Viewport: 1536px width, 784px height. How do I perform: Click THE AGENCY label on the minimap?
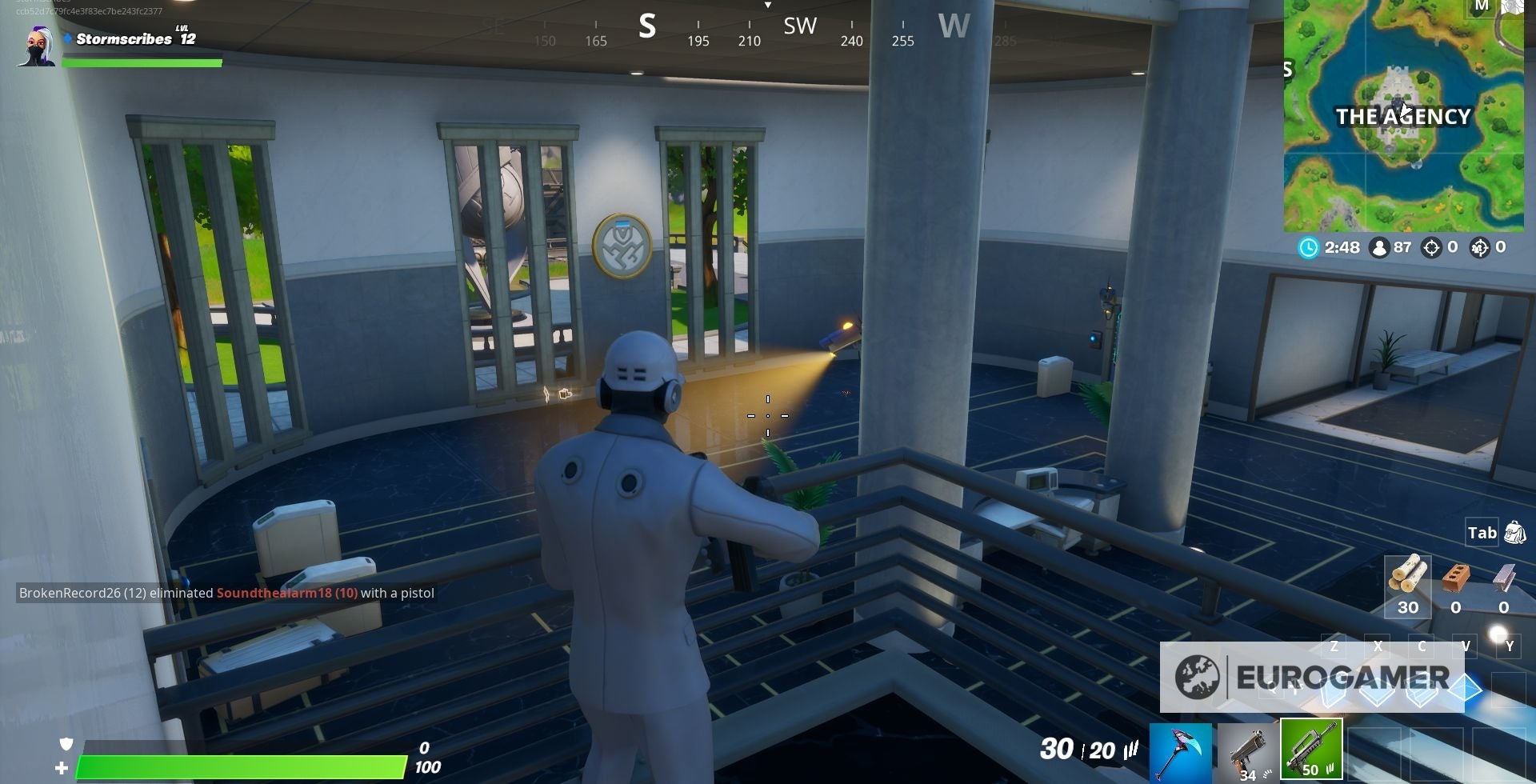coord(1402,117)
